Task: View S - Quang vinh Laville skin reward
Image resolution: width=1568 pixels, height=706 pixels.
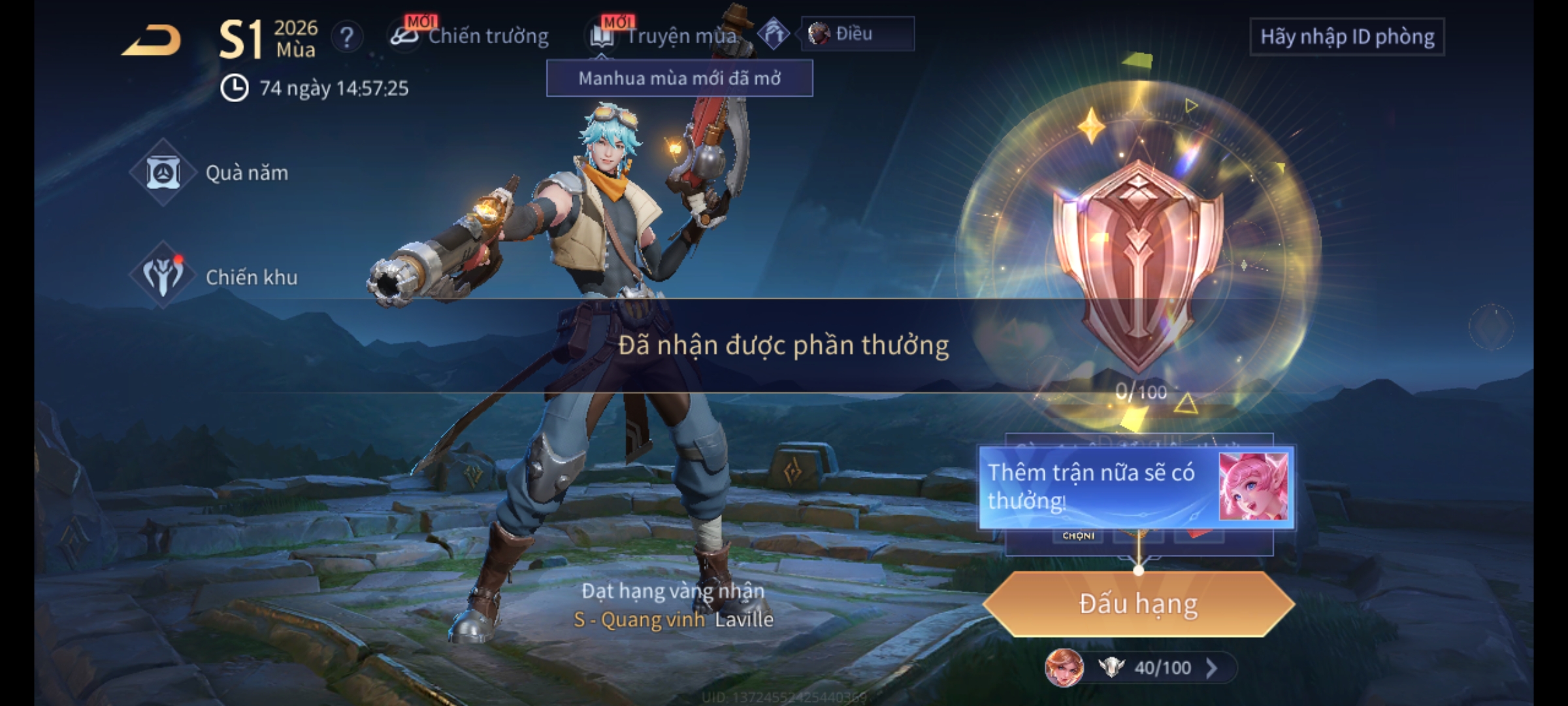Action: 673,618
